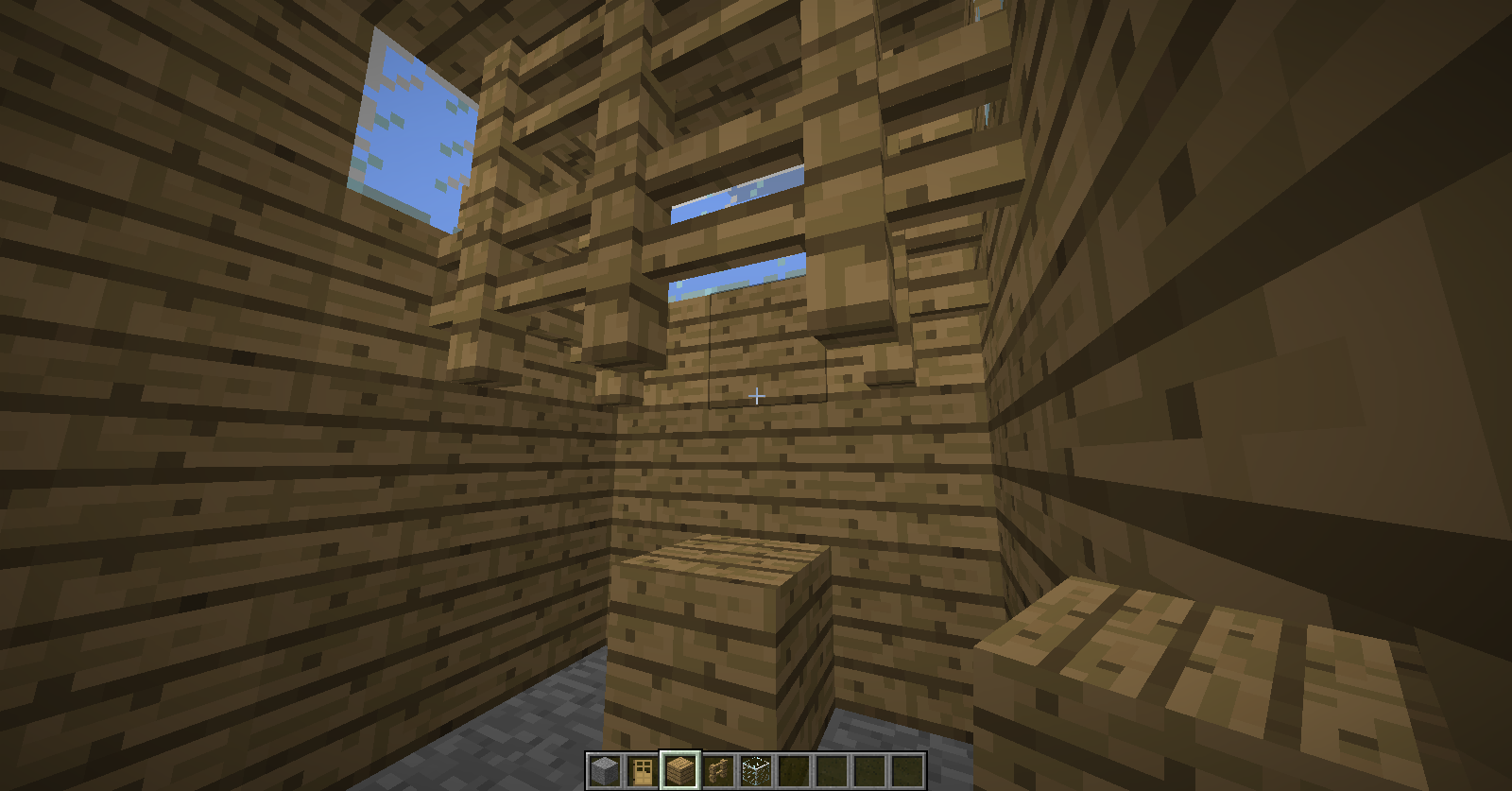Switch to the wooden fence slot

[x=718, y=770]
